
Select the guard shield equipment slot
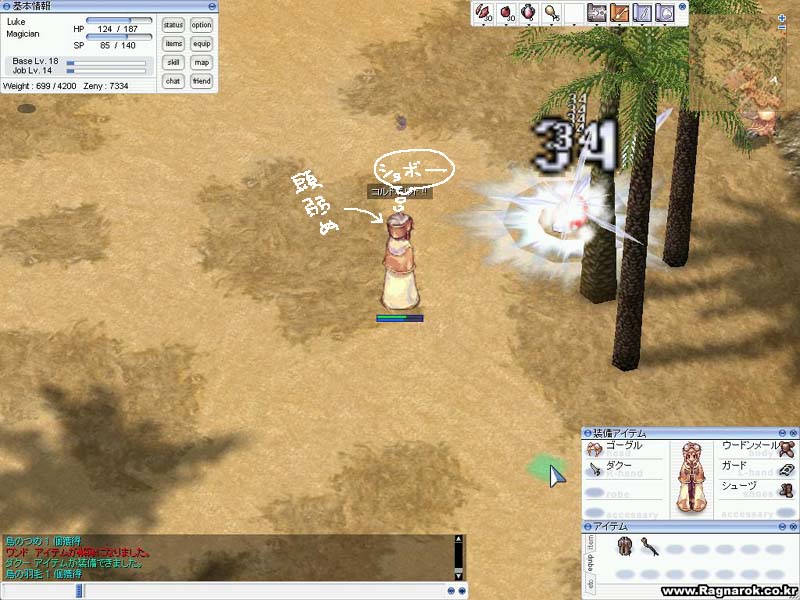click(786, 469)
